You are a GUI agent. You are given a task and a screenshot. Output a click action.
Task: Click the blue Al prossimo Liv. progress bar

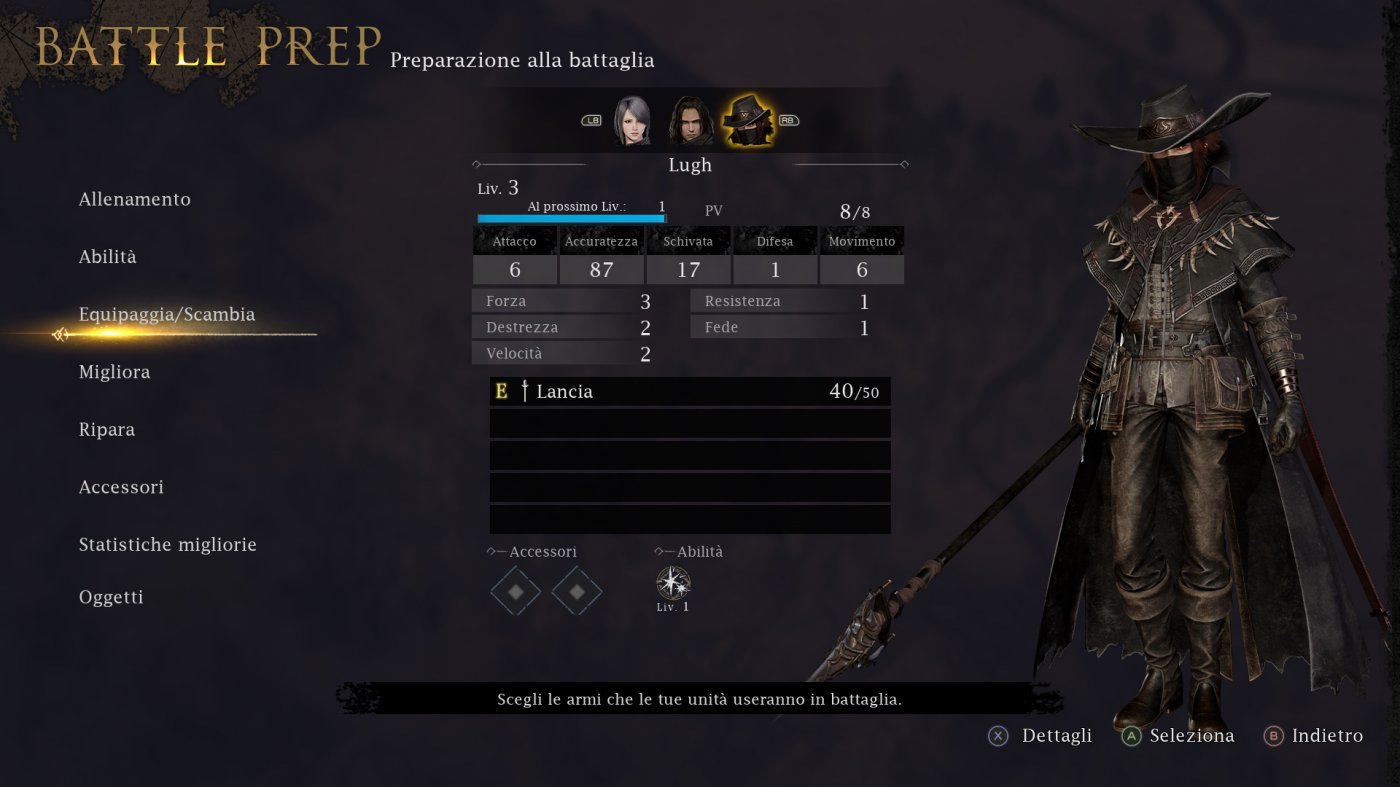pyautogui.click(x=568, y=217)
